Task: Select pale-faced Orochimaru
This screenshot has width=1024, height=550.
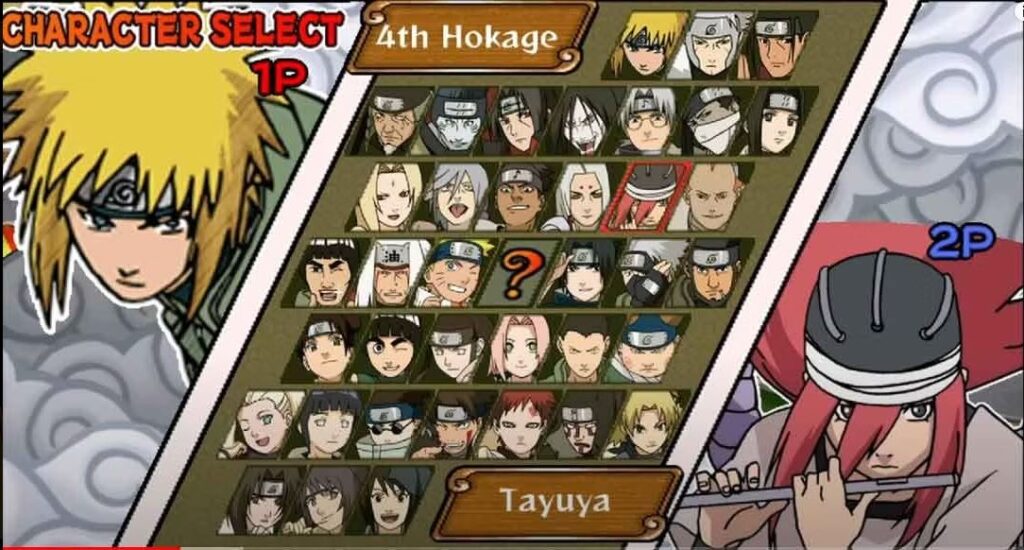Action: [x=584, y=121]
